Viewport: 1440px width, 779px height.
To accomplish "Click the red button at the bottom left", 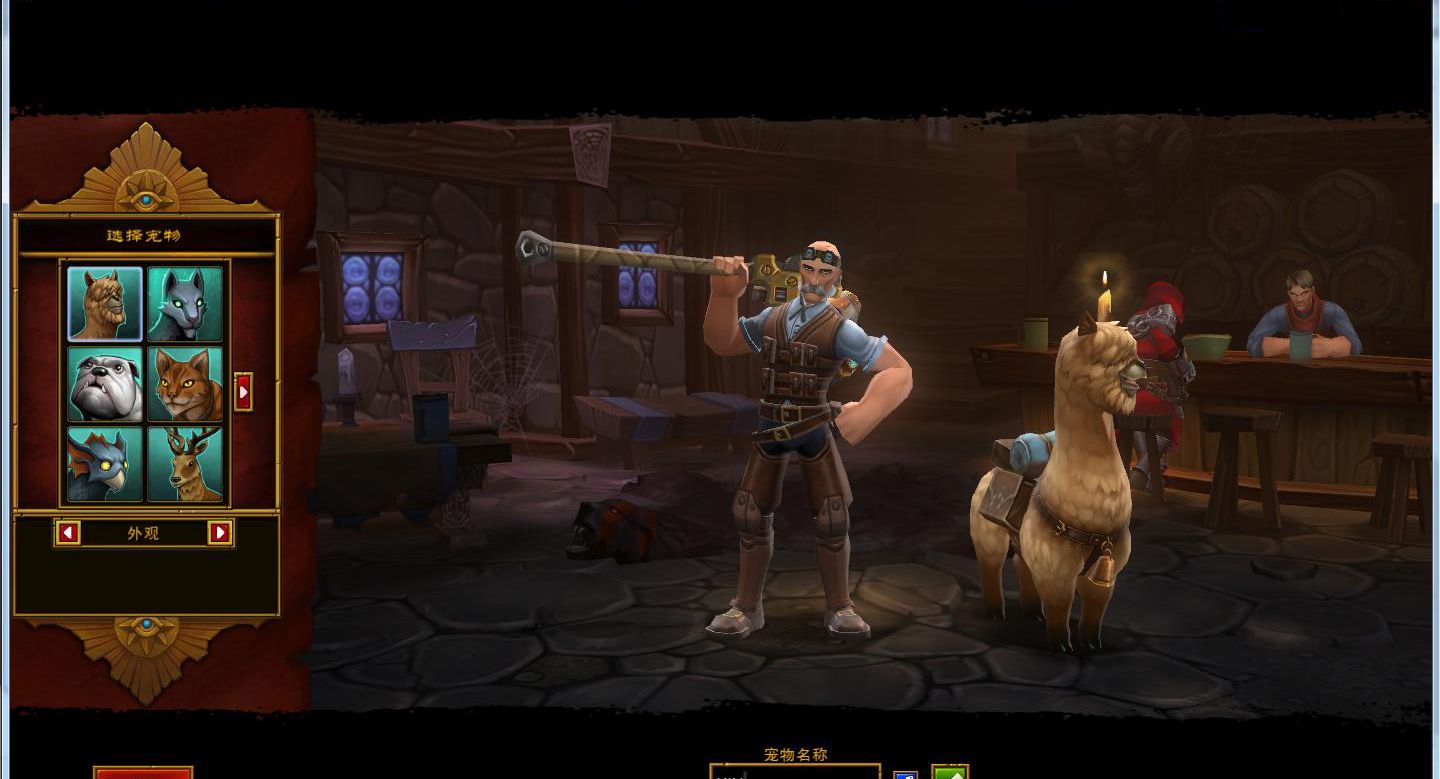I will tap(143, 773).
